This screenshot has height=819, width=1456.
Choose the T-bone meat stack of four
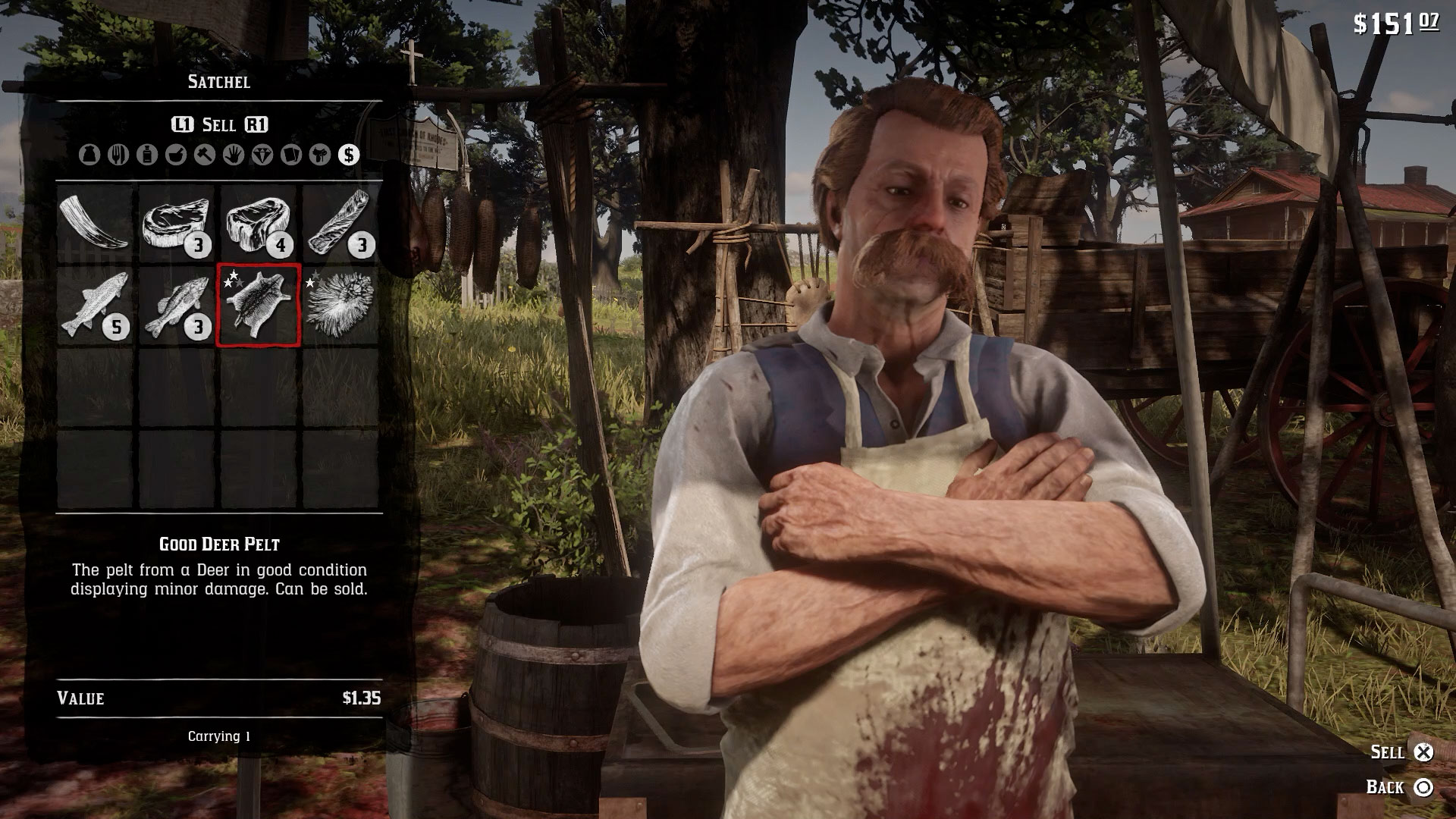pyautogui.click(x=259, y=223)
